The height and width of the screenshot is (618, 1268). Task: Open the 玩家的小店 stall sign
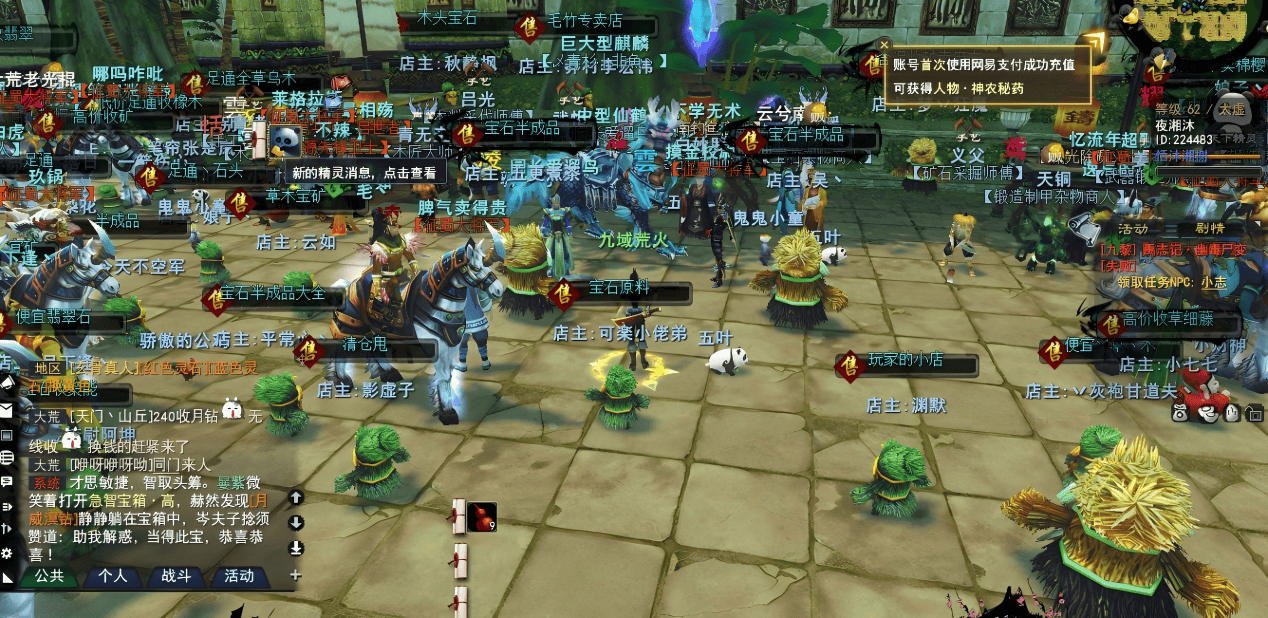(906, 360)
